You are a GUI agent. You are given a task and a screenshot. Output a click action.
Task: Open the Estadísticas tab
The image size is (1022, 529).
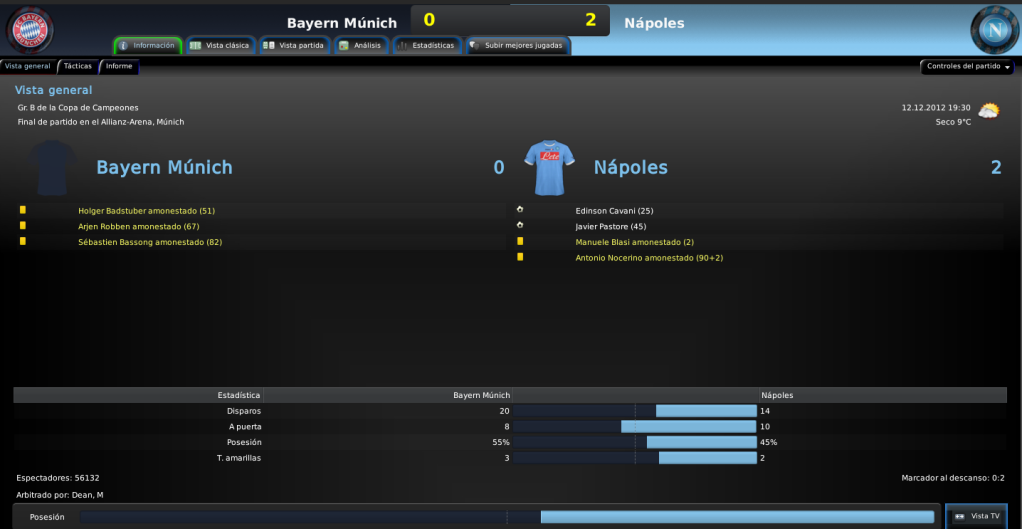click(x=426, y=46)
